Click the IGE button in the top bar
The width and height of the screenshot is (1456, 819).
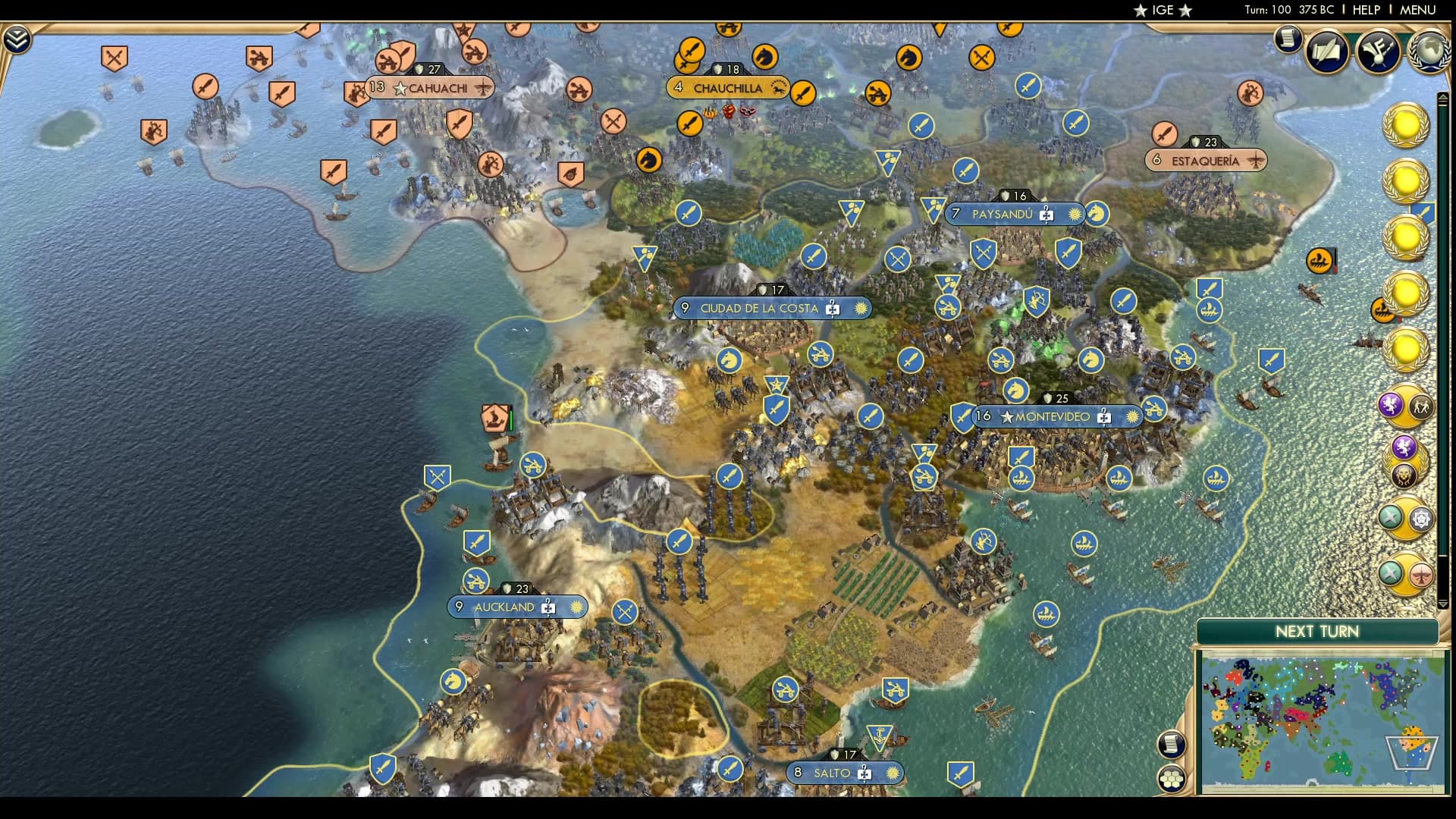tap(1162, 11)
